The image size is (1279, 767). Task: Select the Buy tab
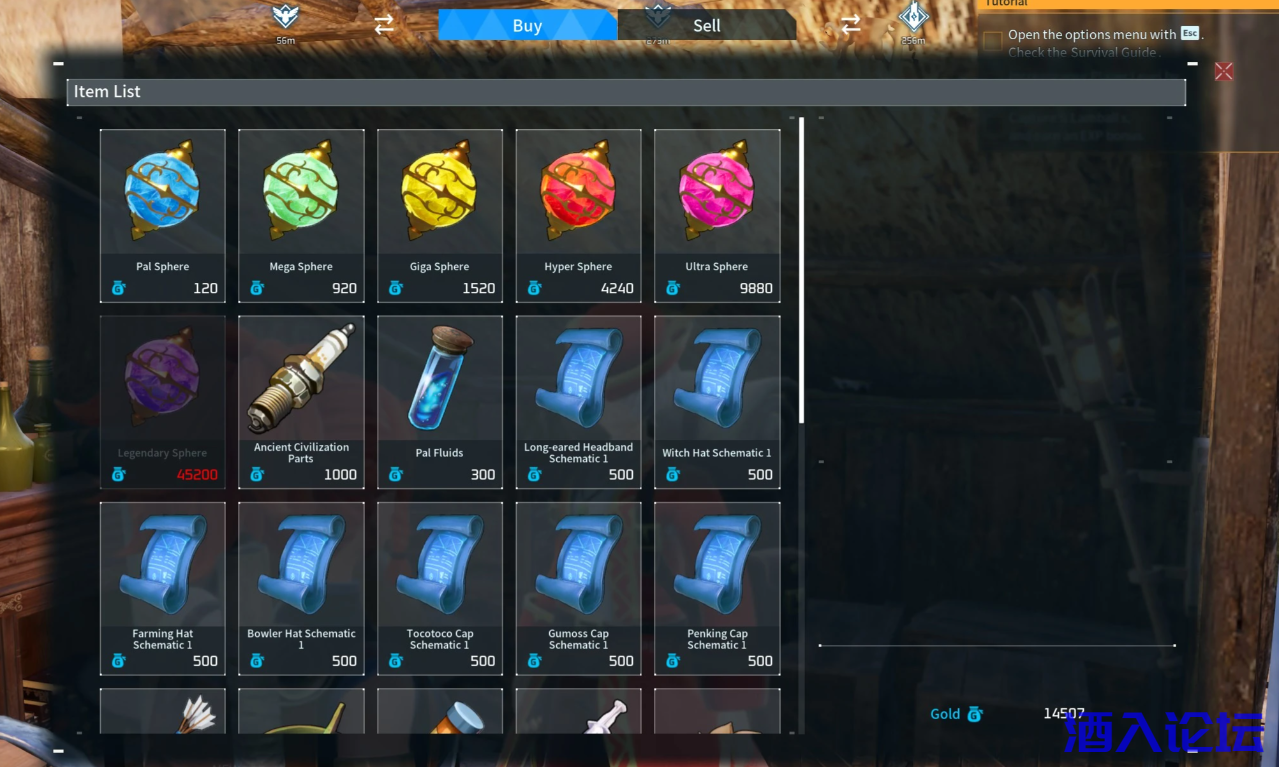527,26
